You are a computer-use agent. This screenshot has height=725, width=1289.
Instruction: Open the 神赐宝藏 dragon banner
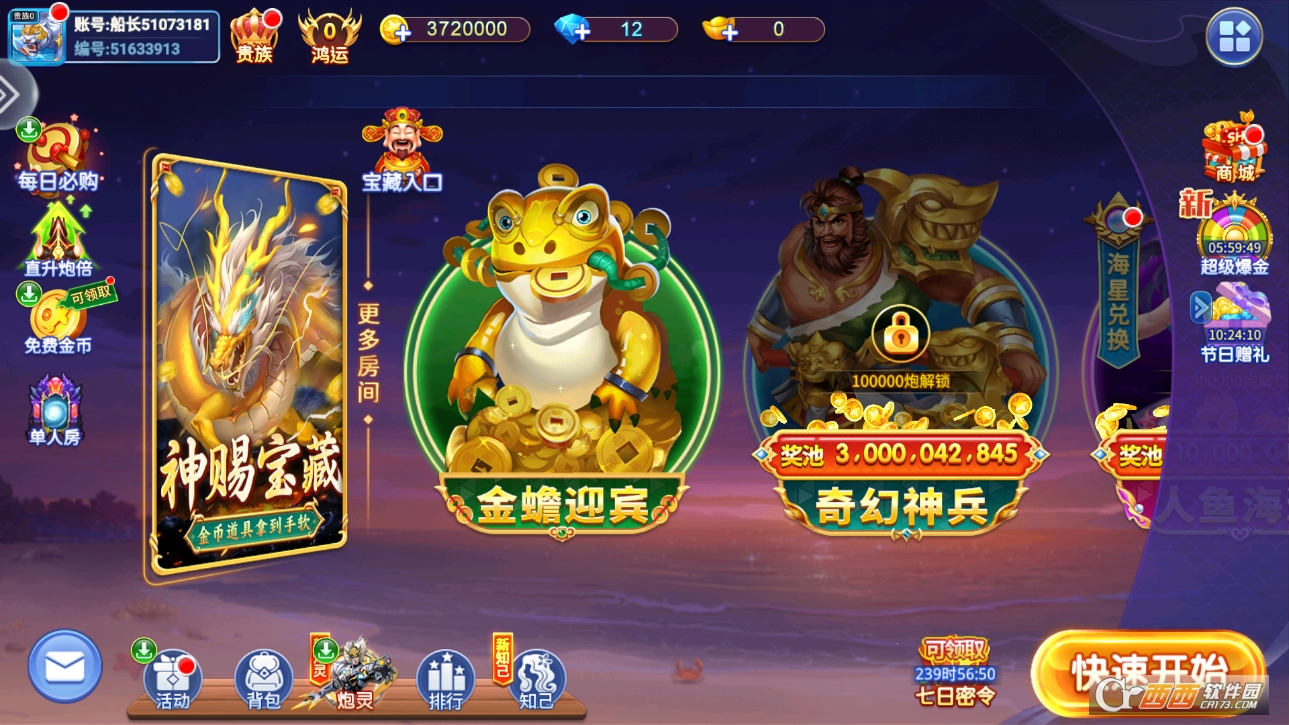(x=248, y=365)
